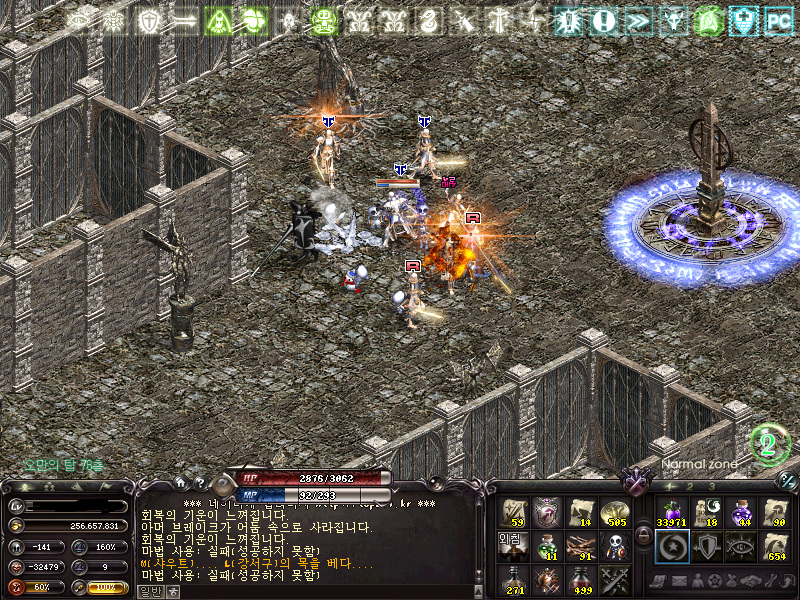The height and width of the screenshot is (600, 800).
Task: Activate the shield with arrows skill
Action: (x=705, y=546)
